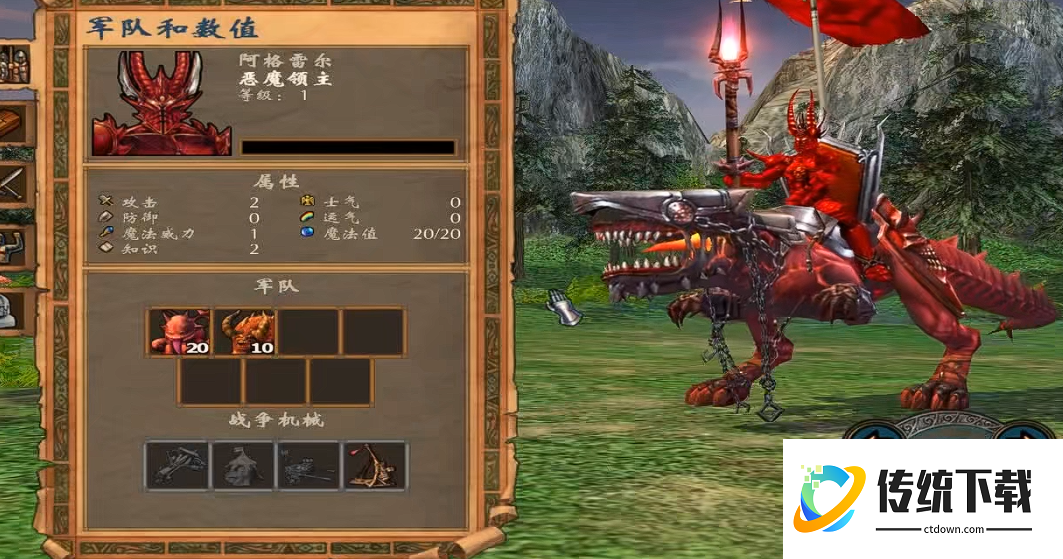Switch to the wooden chest tab
1063x559 pixels.
16,123
